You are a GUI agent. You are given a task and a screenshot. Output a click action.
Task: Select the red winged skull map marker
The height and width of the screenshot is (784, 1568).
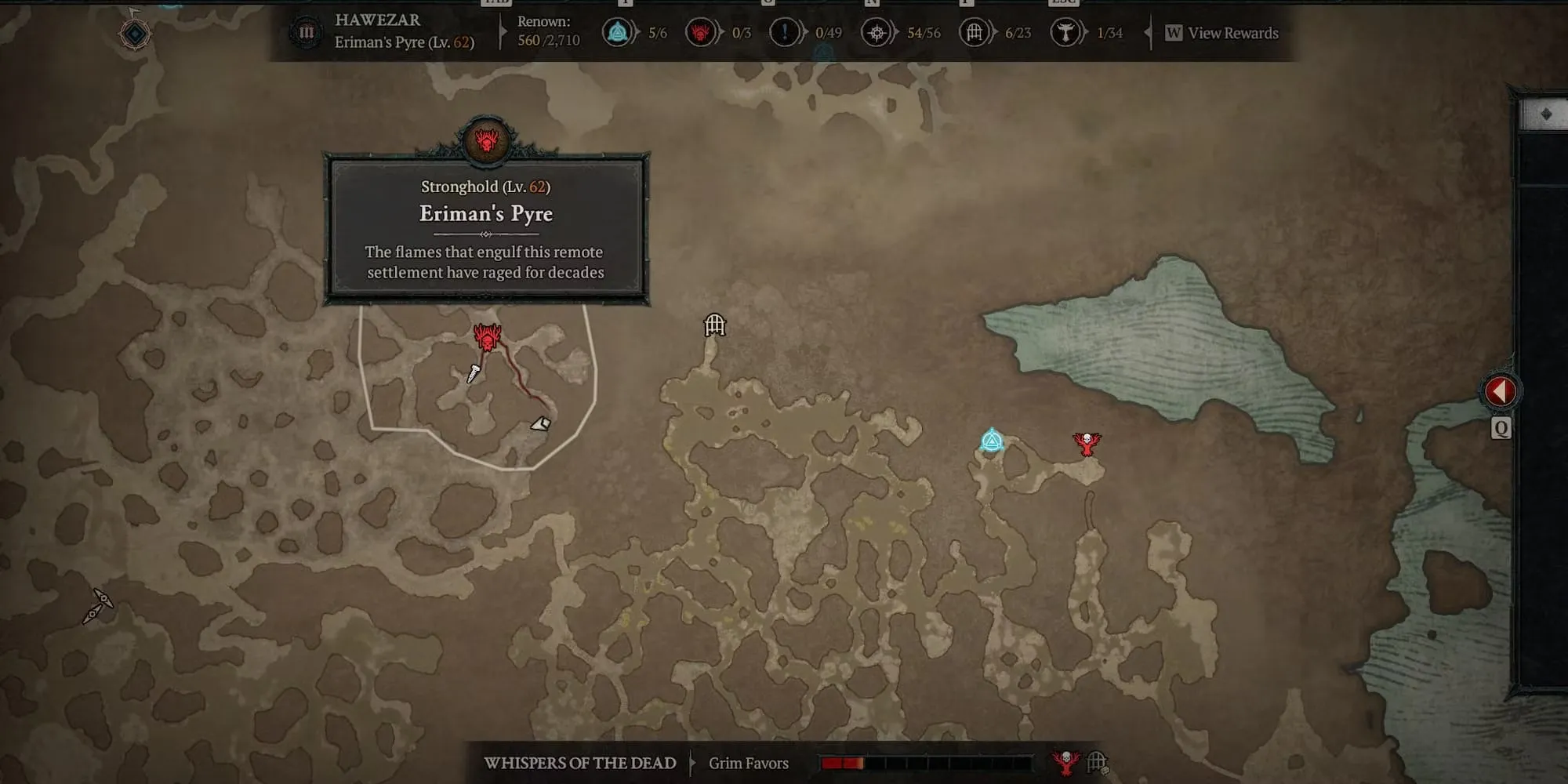click(x=1087, y=444)
